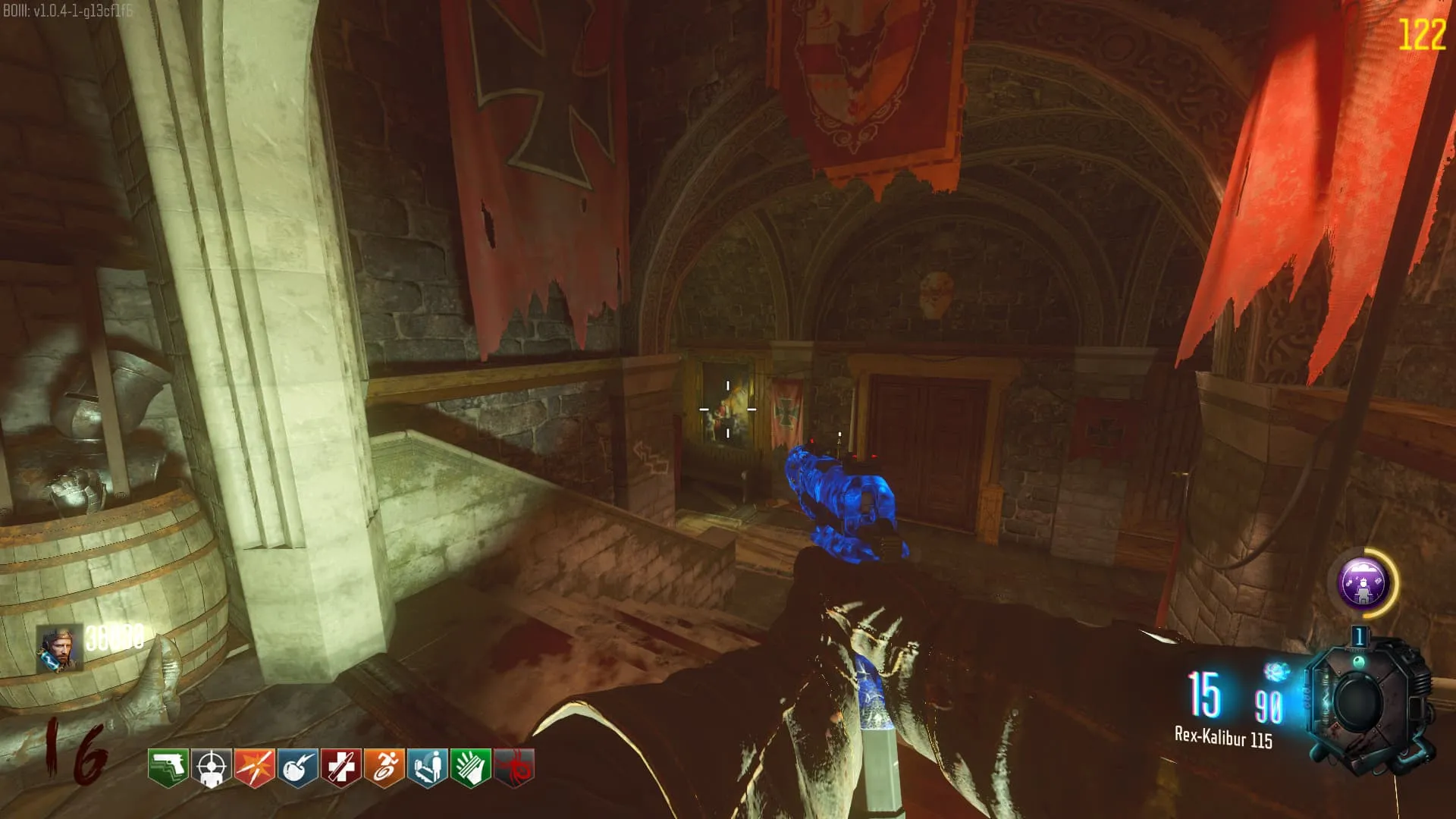Select the Quick Revive rising figure perk
The height and width of the screenshot is (819, 1456).
click(x=427, y=768)
